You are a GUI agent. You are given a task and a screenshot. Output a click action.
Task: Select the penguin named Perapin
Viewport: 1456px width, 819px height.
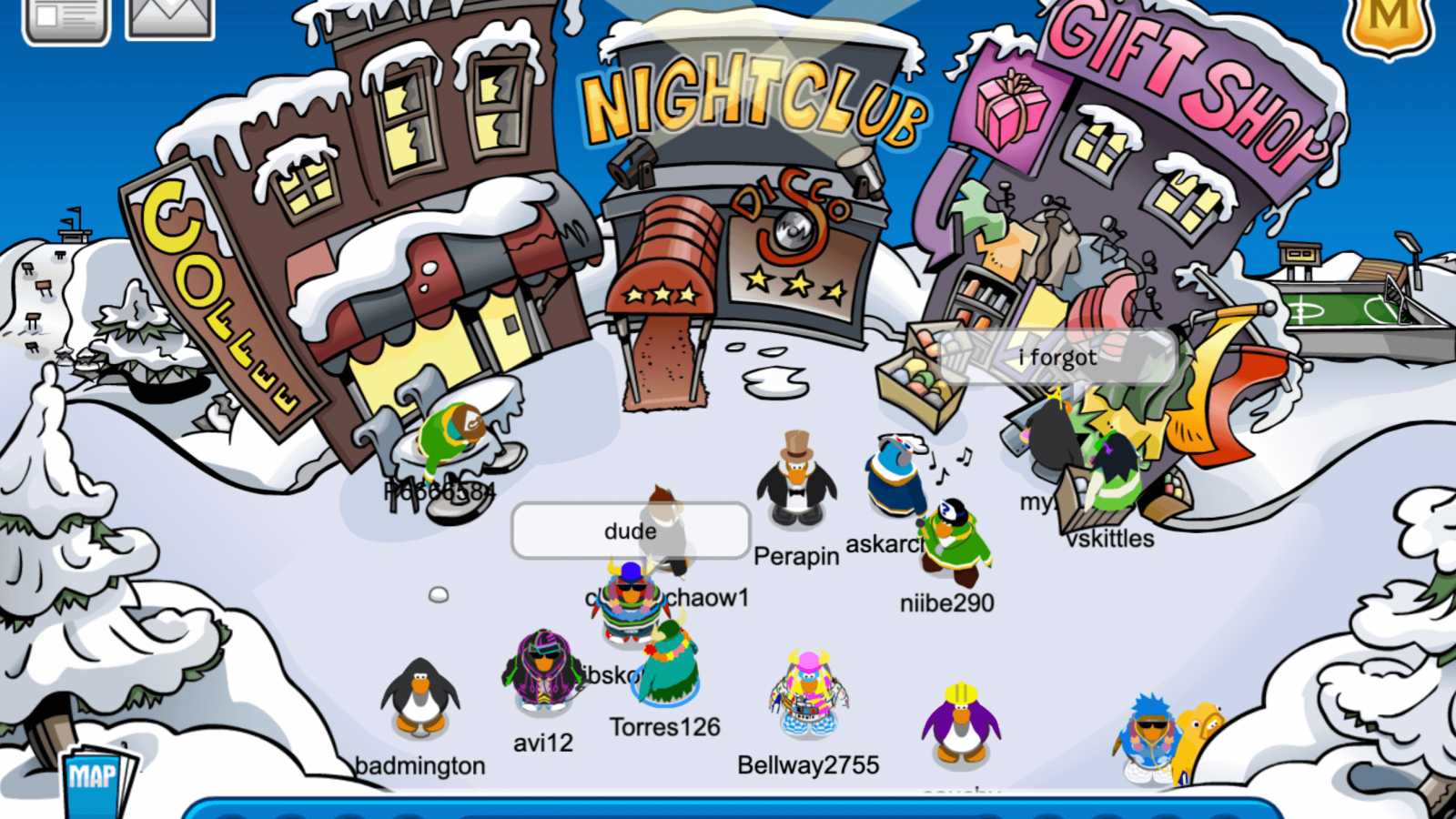[796, 487]
